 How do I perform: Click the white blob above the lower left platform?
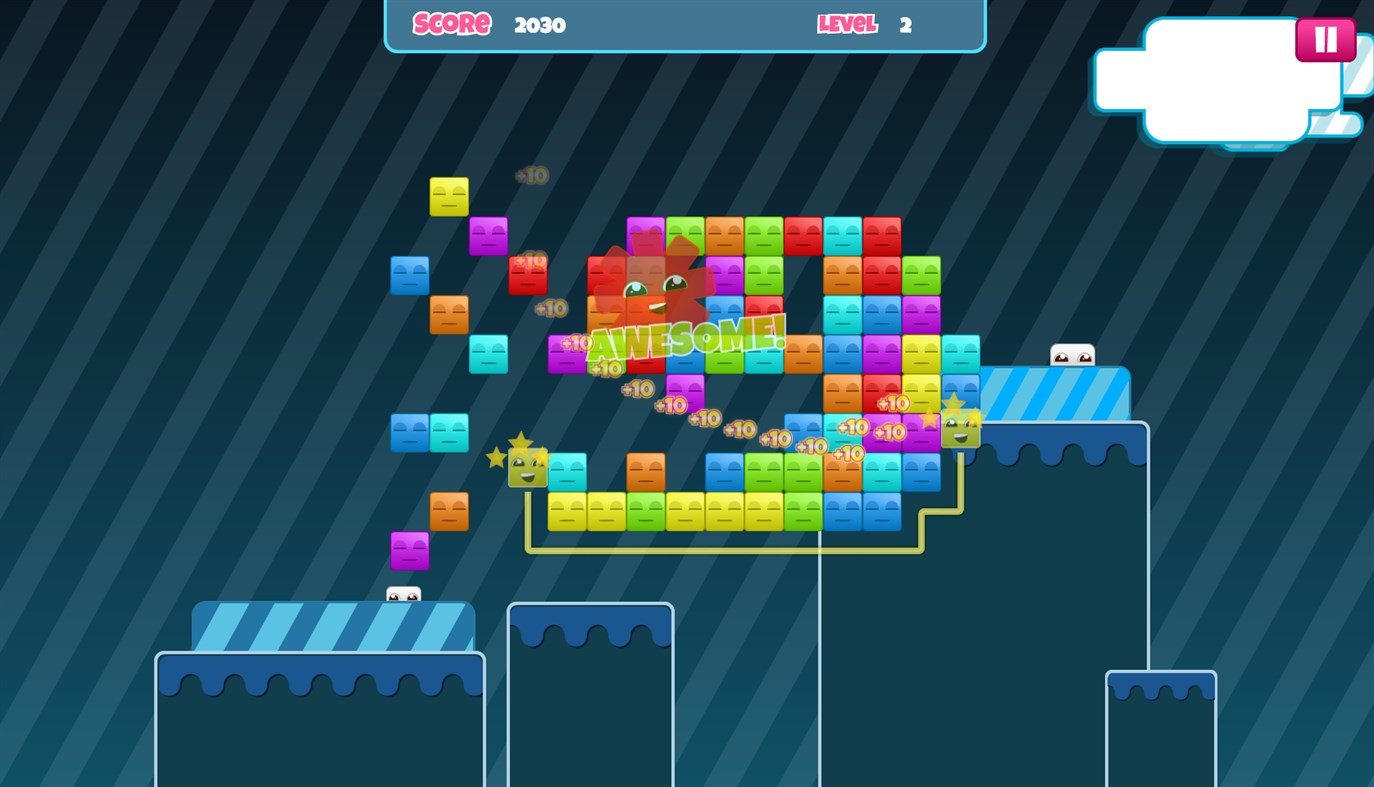(x=403, y=594)
